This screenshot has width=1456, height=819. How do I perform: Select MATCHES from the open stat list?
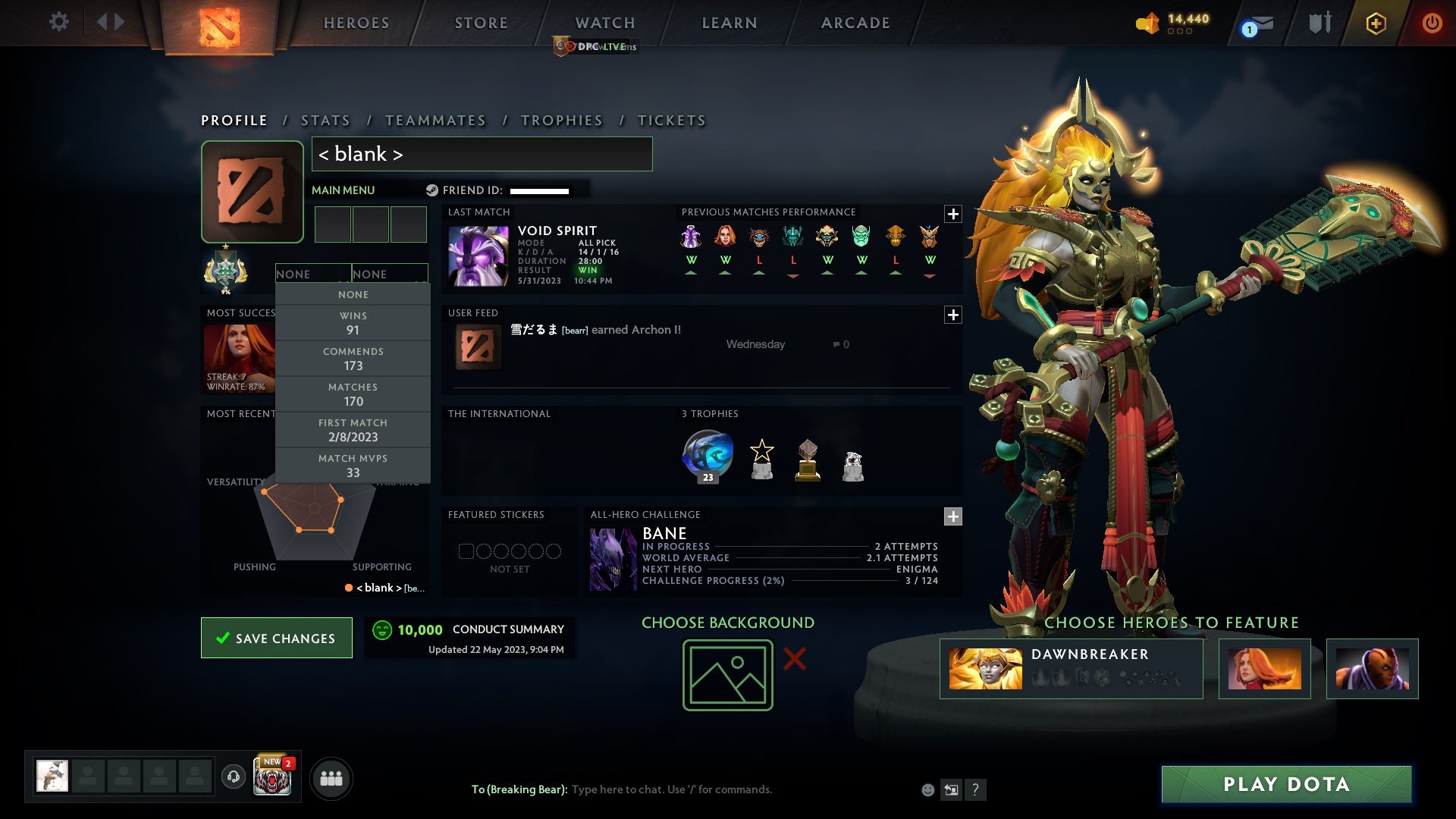[353, 394]
